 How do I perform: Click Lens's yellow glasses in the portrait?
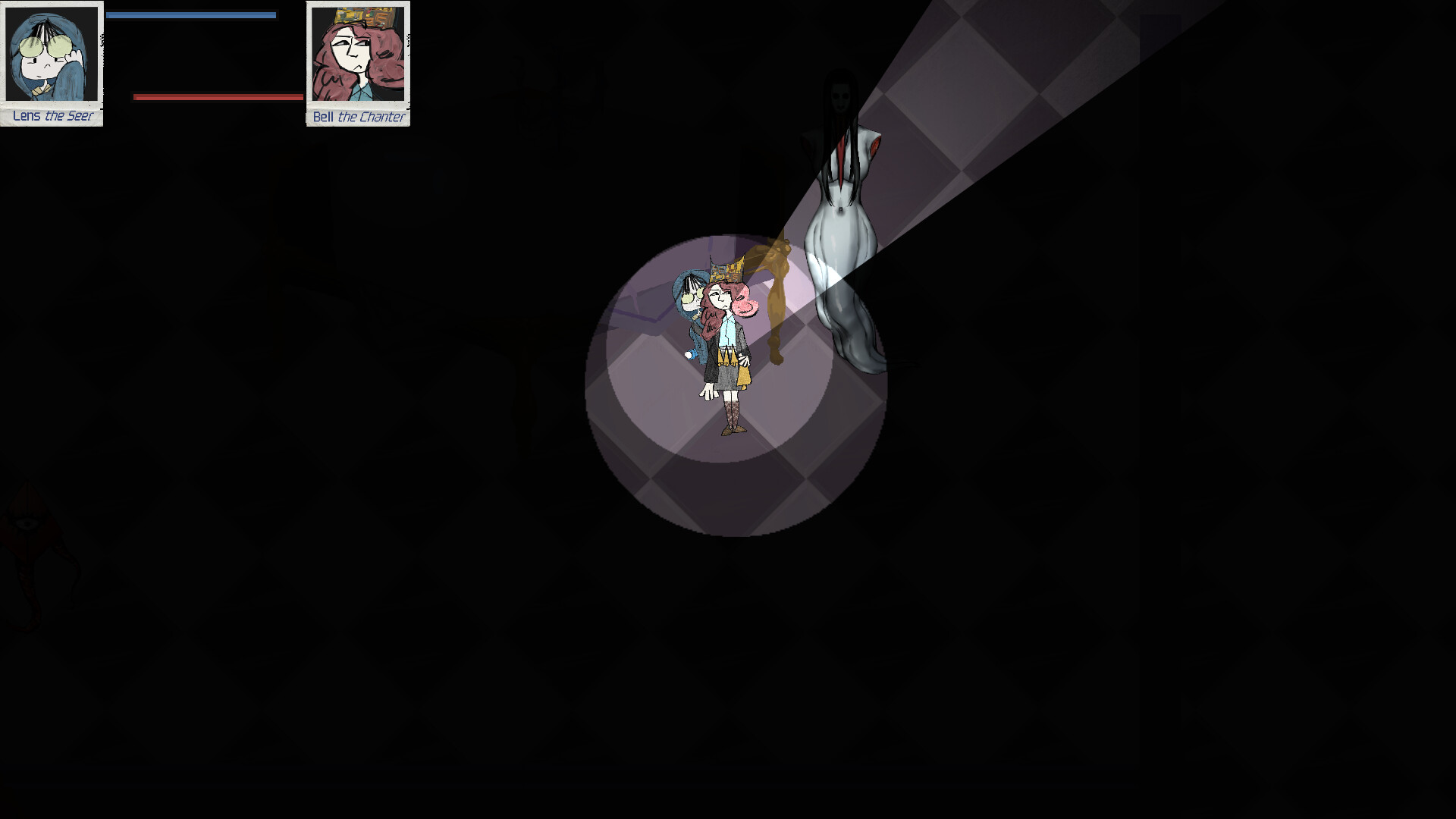click(47, 45)
